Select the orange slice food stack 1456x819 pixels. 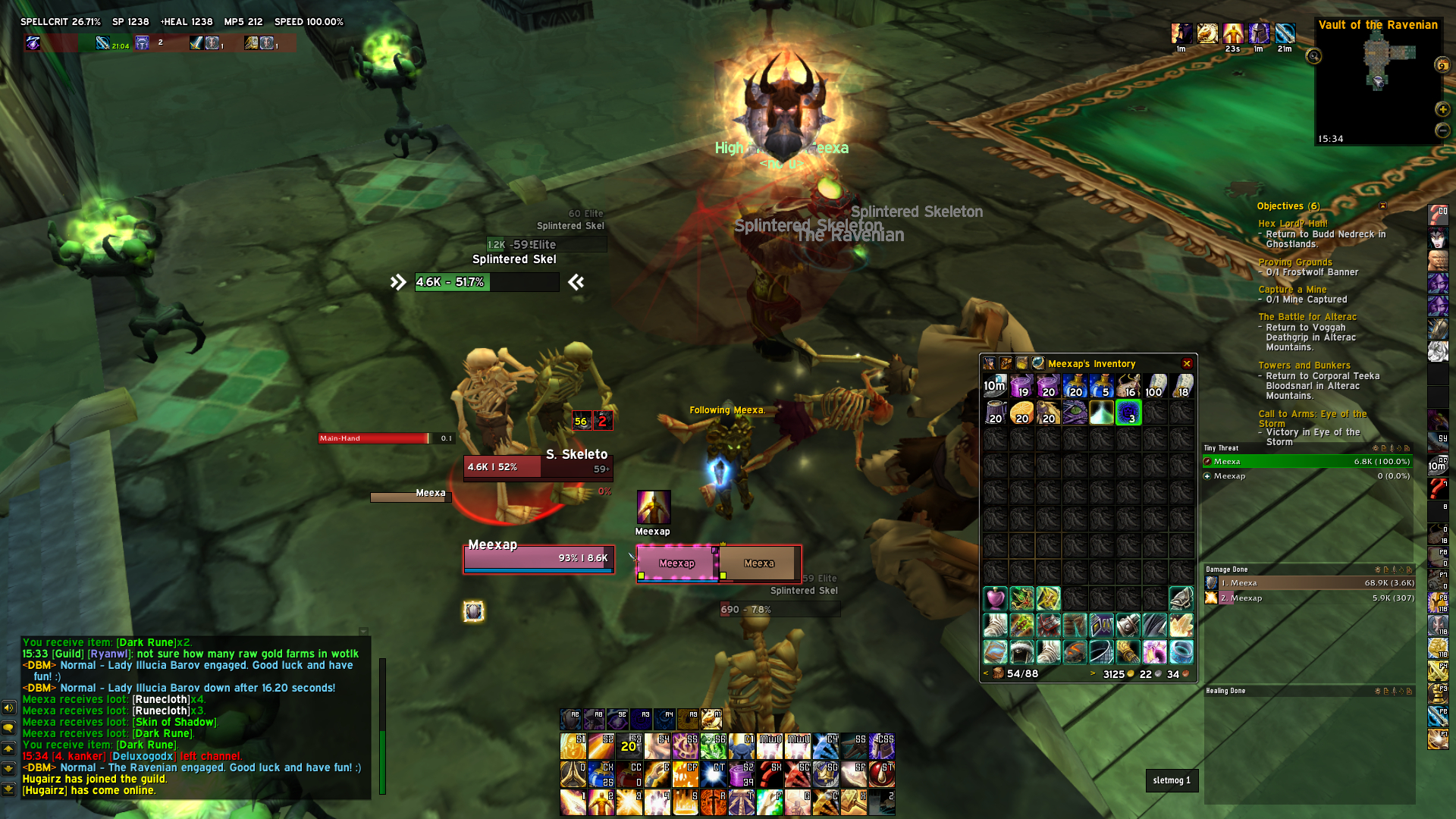[x=1021, y=413]
